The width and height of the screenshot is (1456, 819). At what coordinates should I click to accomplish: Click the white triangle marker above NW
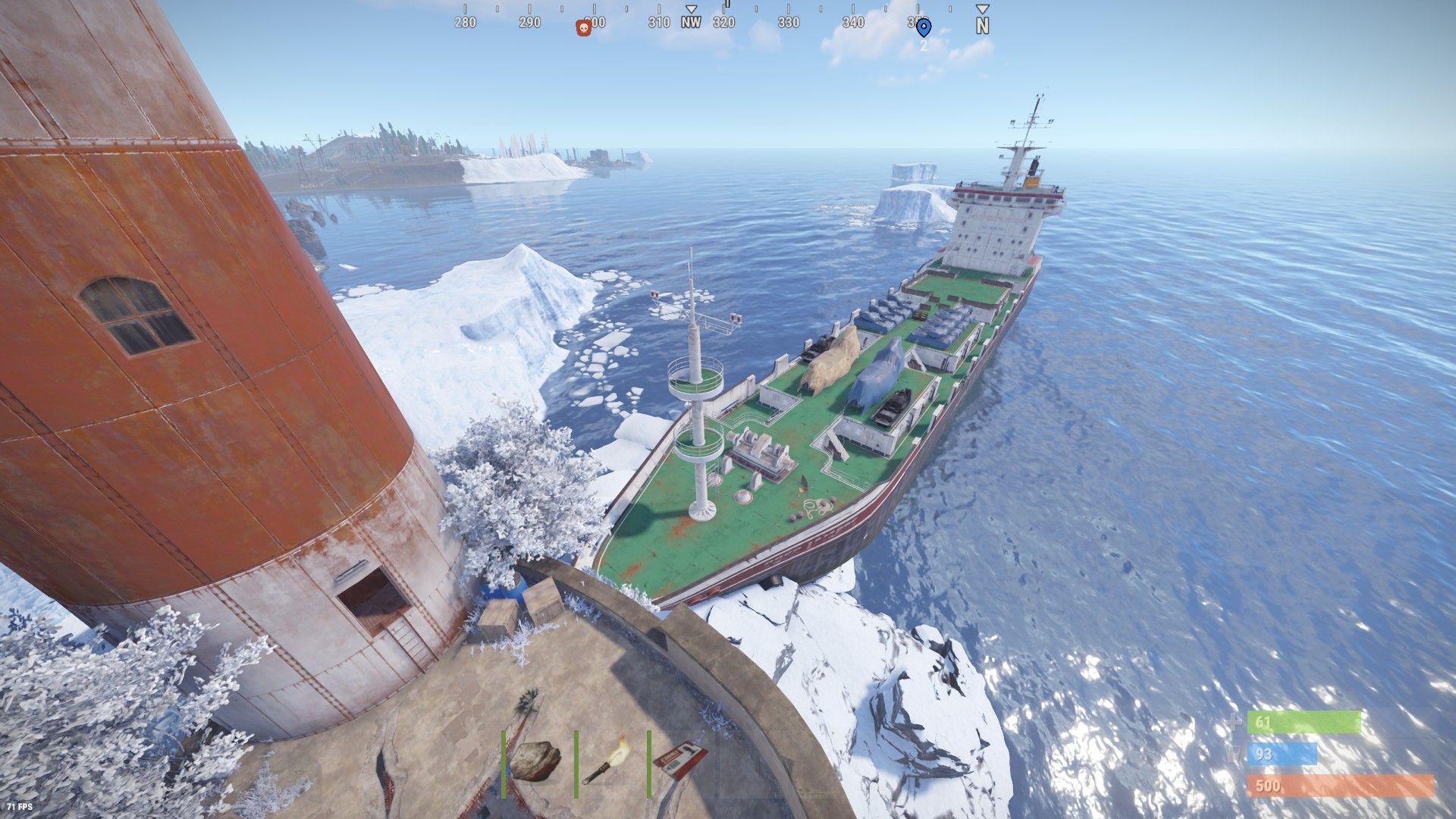pos(690,7)
